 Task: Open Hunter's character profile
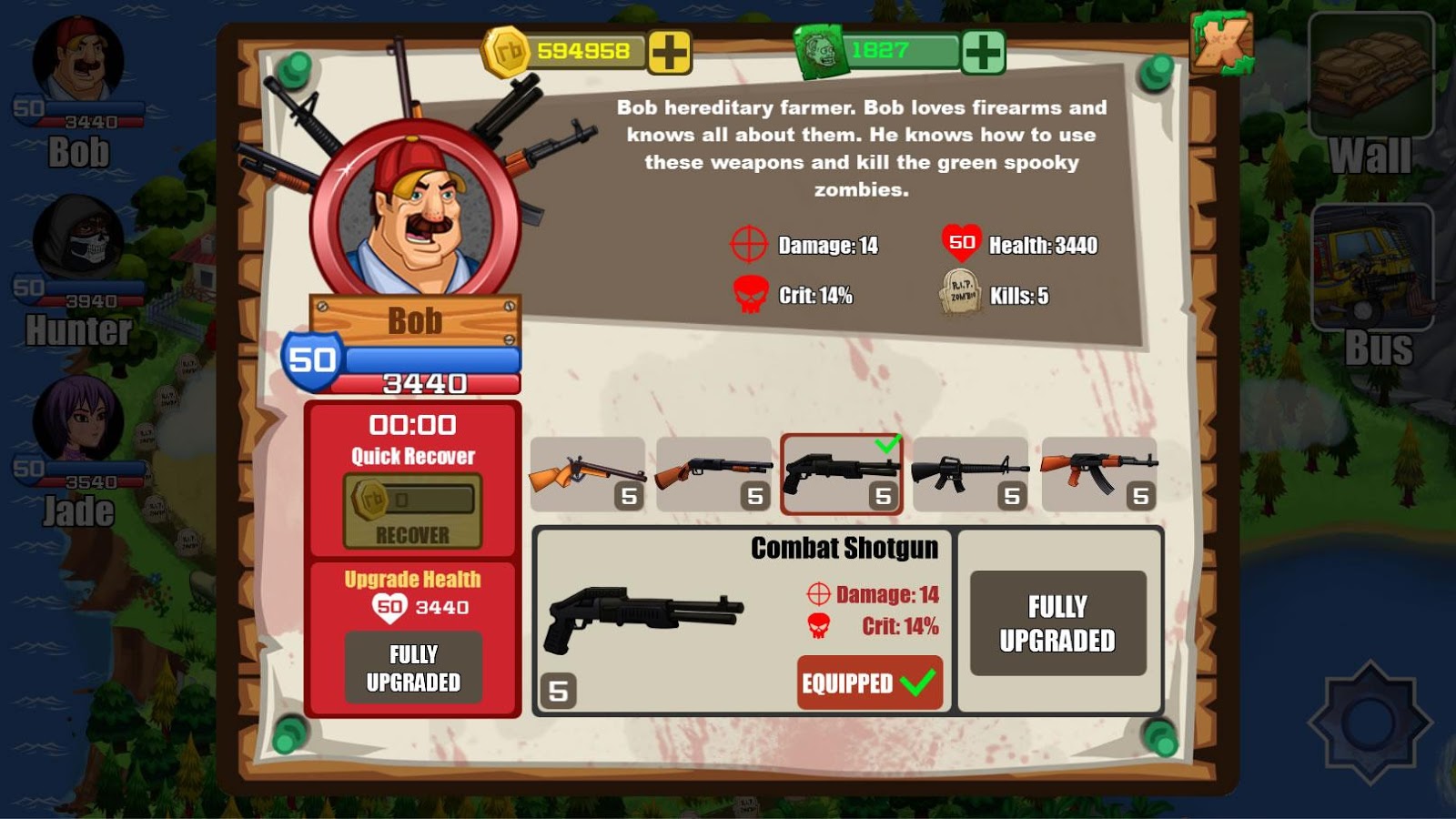point(68,246)
